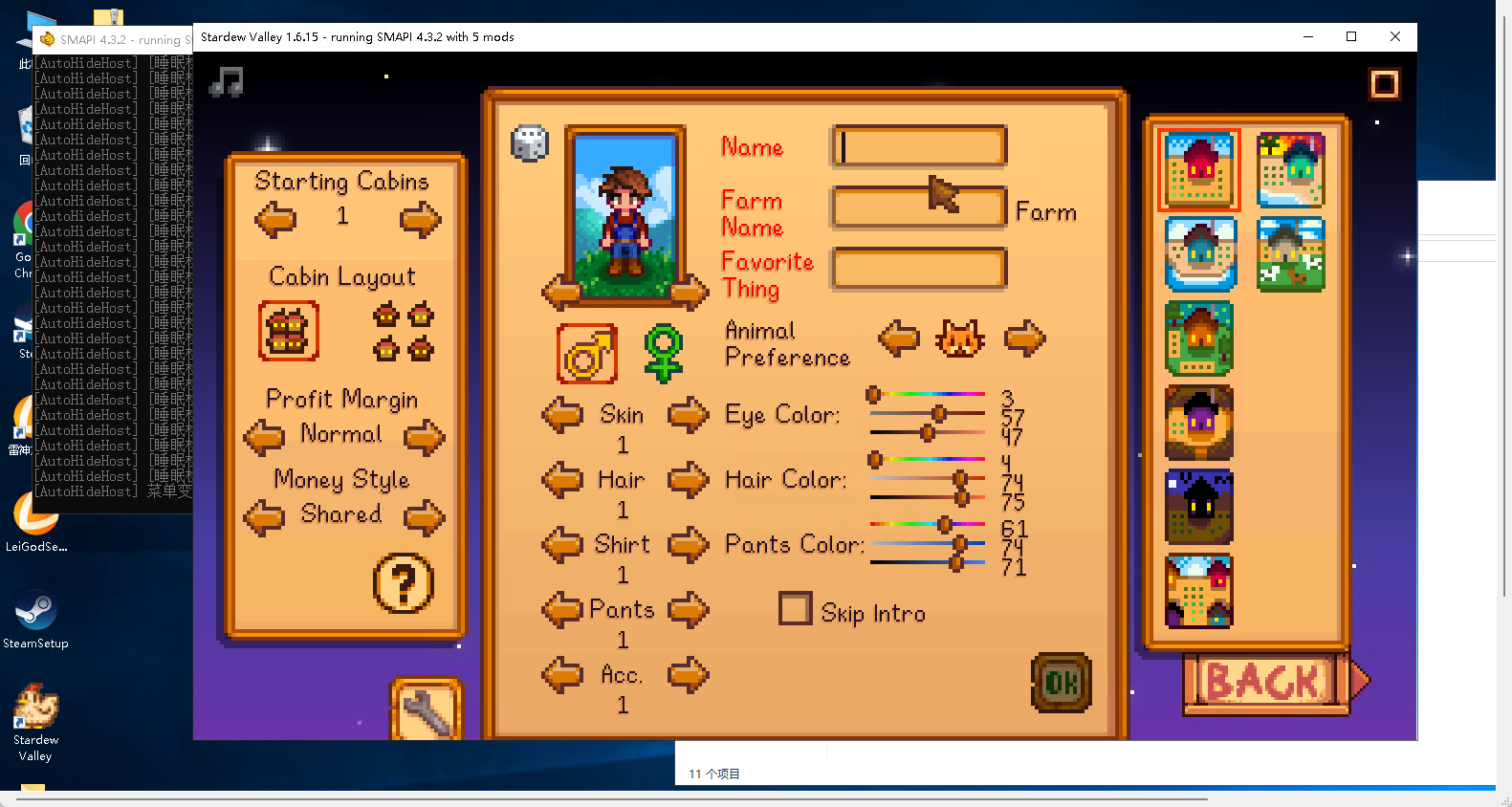The image size is (1512, 807).
Task: Randomize character with the dice icon
Action: [530, 143]
